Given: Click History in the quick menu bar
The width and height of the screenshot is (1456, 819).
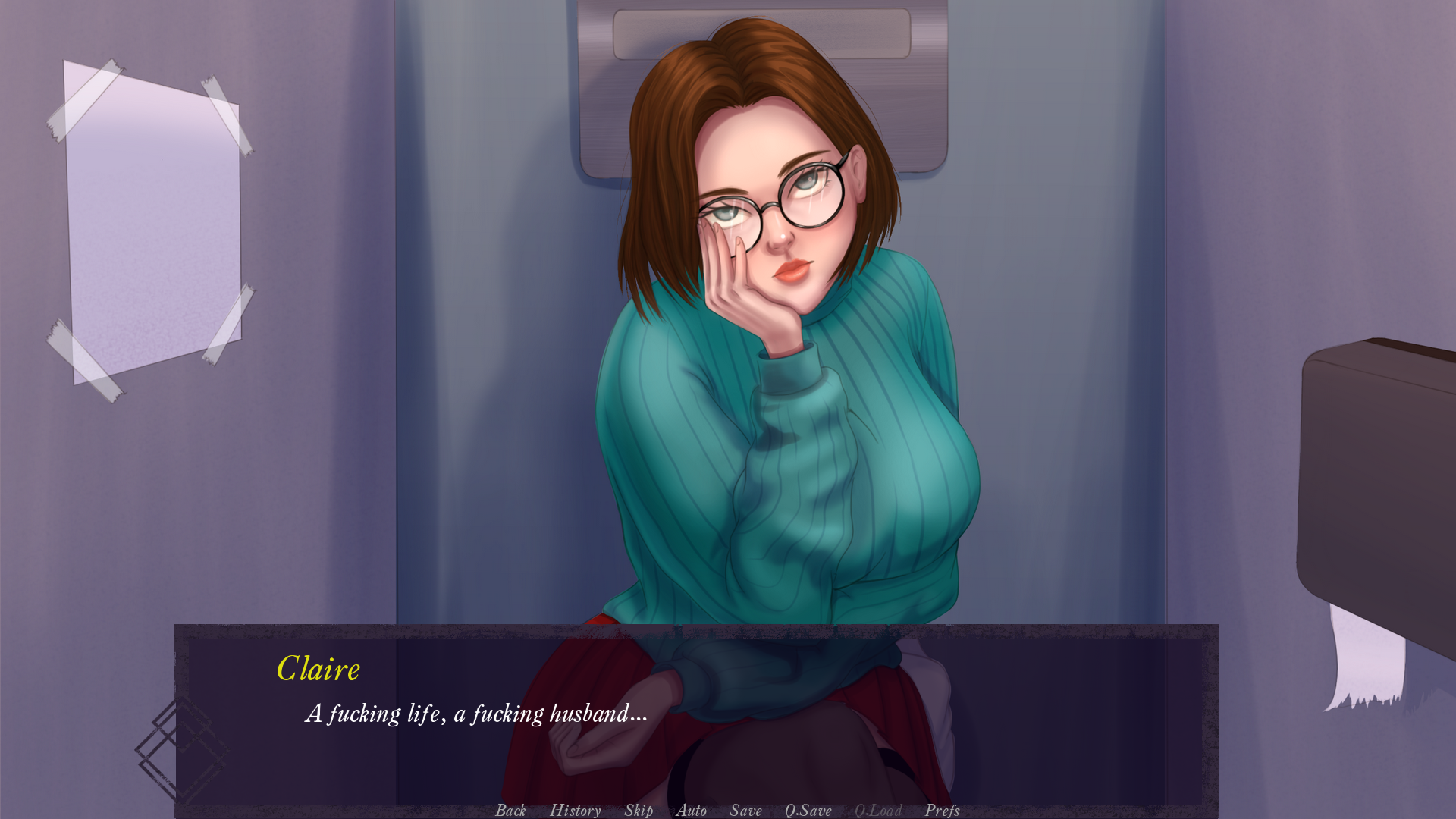Looking at the screenshot, I should click(575, 810).
